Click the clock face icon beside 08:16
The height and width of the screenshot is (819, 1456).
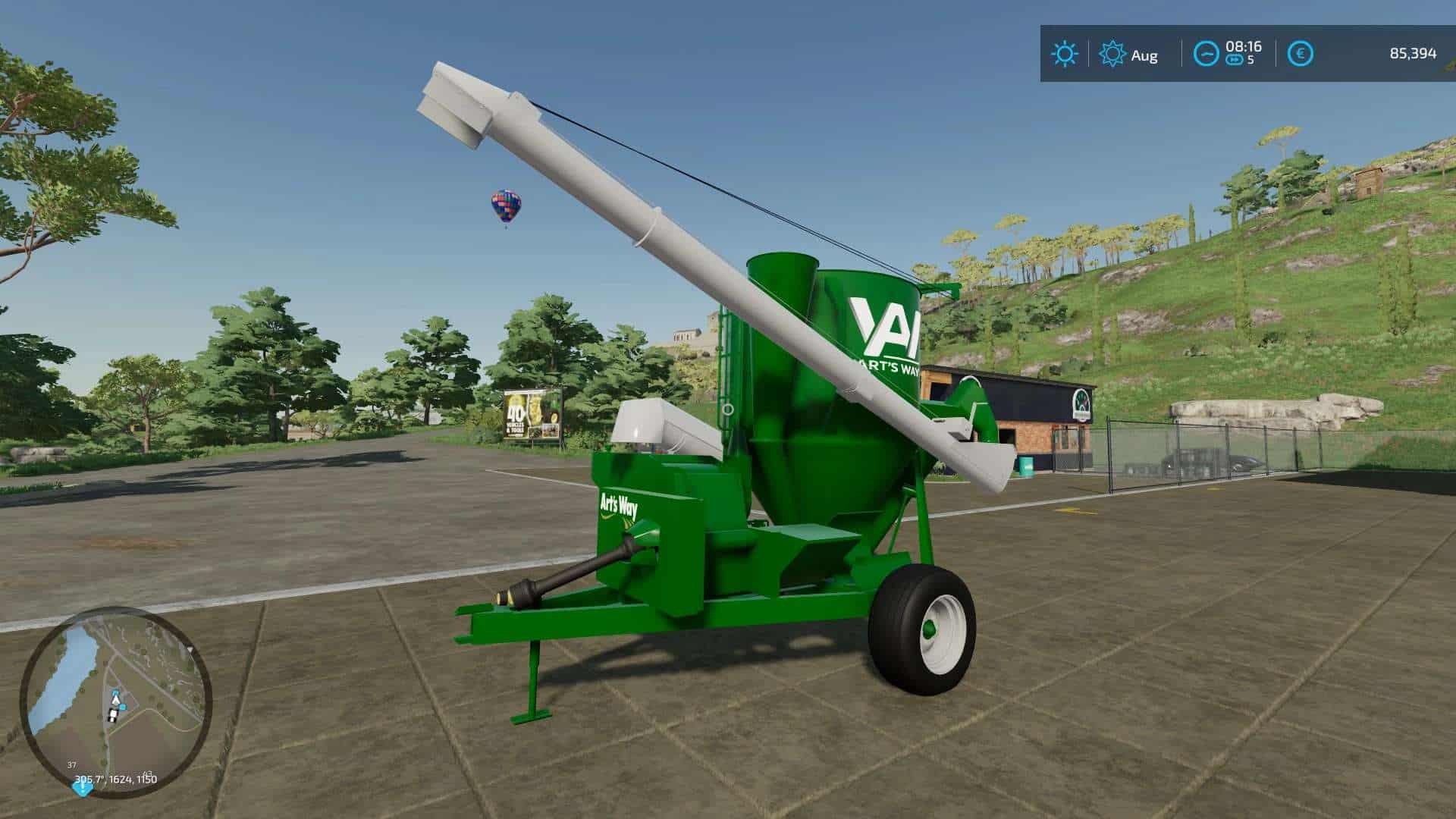(1206, 52)
